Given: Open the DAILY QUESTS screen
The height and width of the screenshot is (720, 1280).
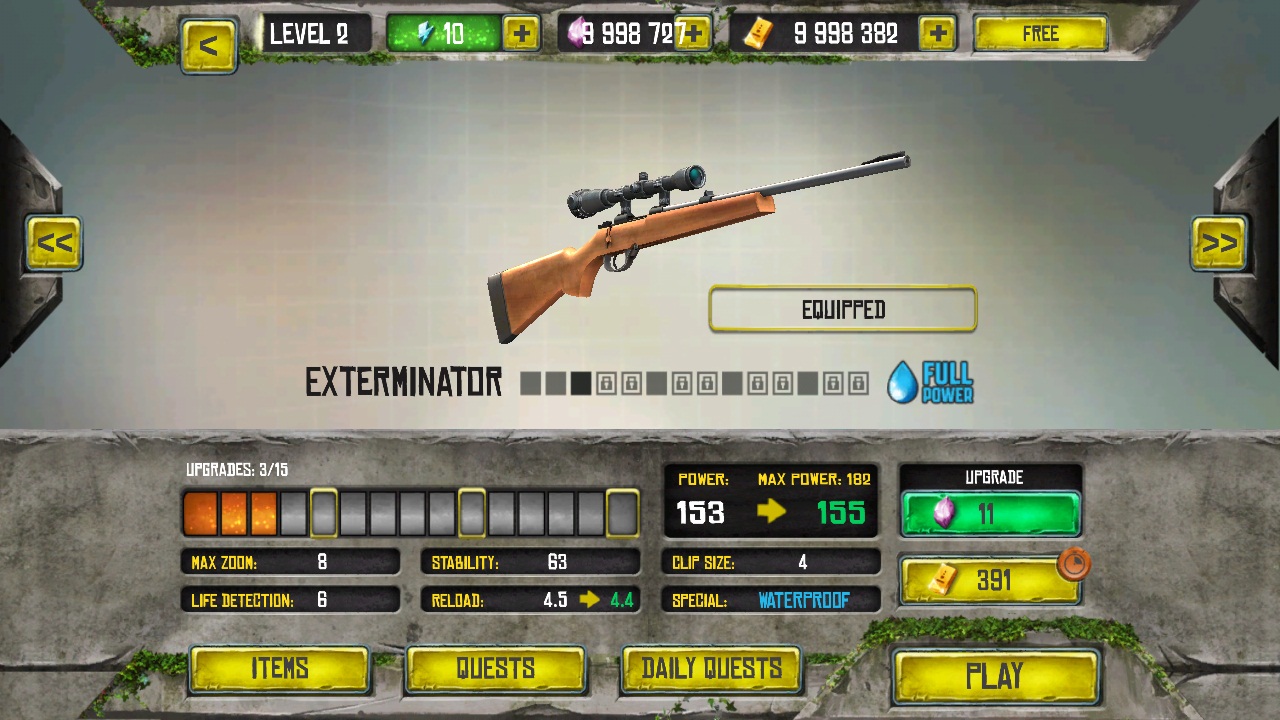Looking at the screenshot, I should point(711,669).
